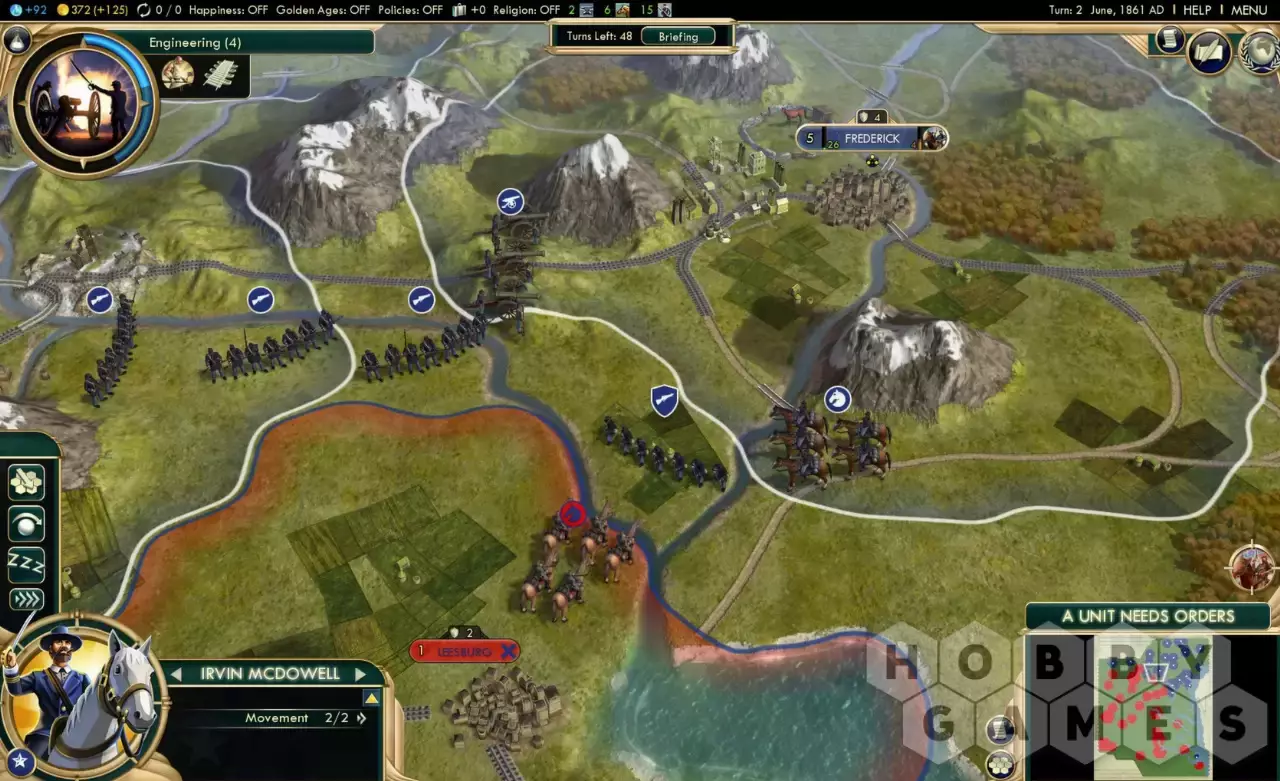Screen dimensions: 1280x781
Task: Click the Move To unit action
Action: click(27, 523)
